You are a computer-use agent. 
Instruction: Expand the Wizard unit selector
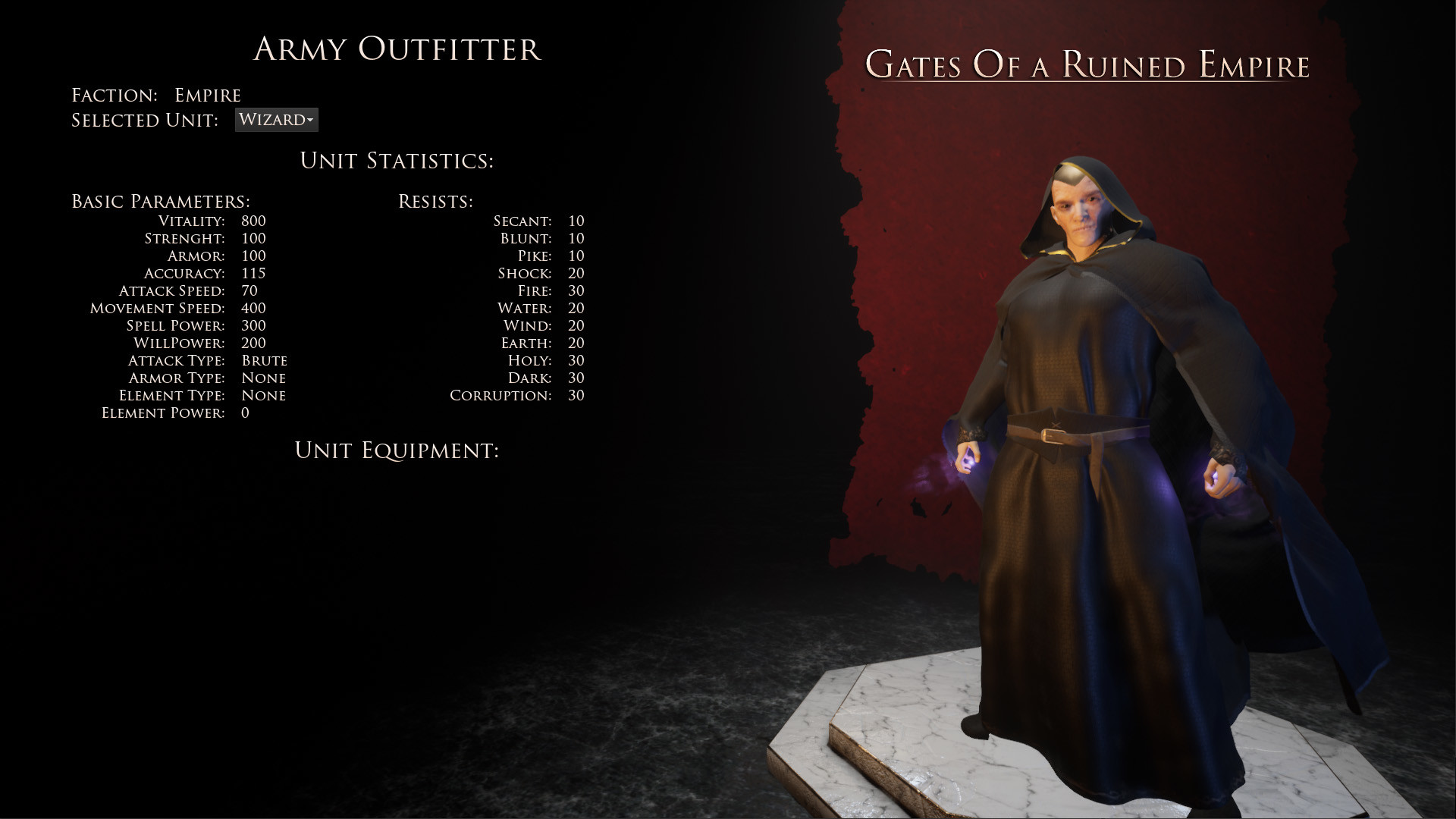coord(276,119)
